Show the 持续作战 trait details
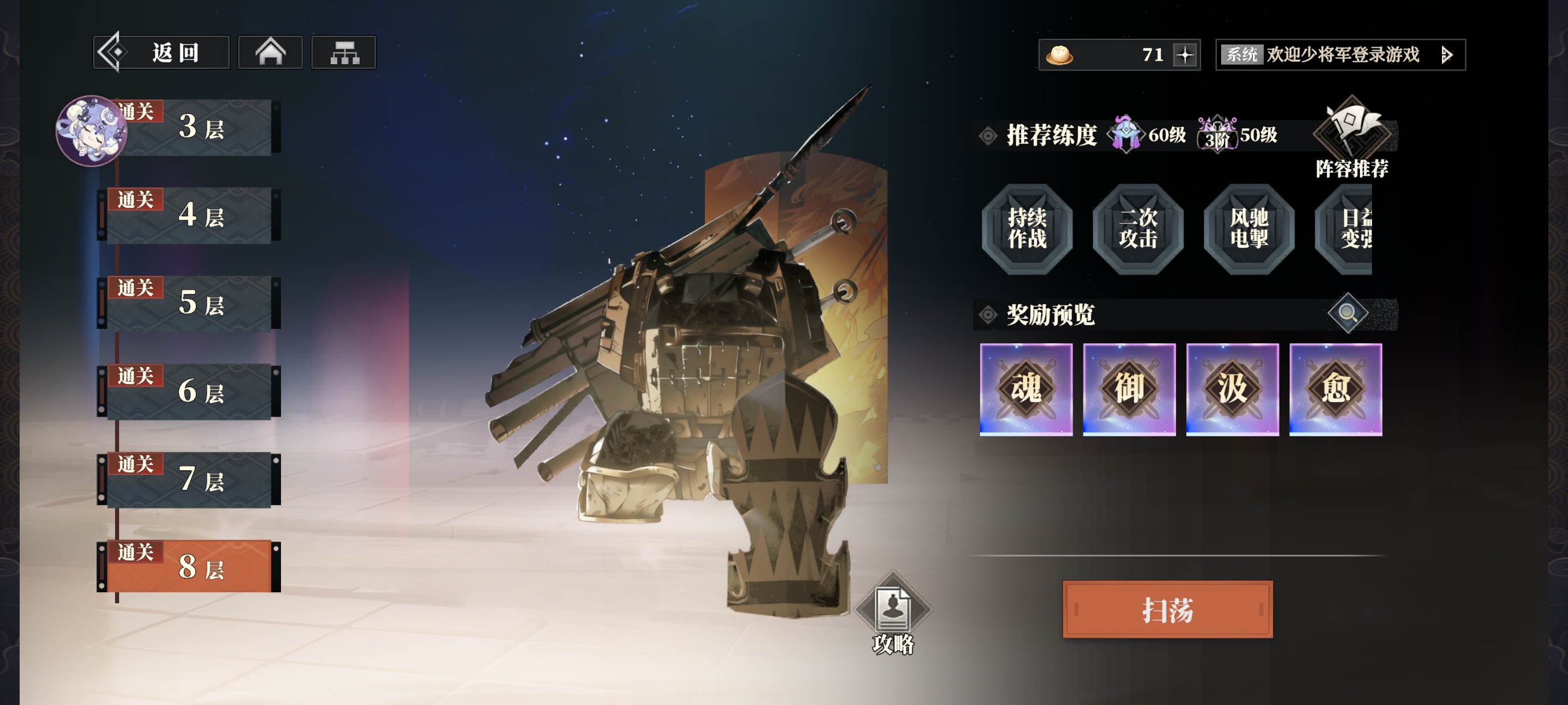This screenshot has width=1568, height=705. point(1027,229)
